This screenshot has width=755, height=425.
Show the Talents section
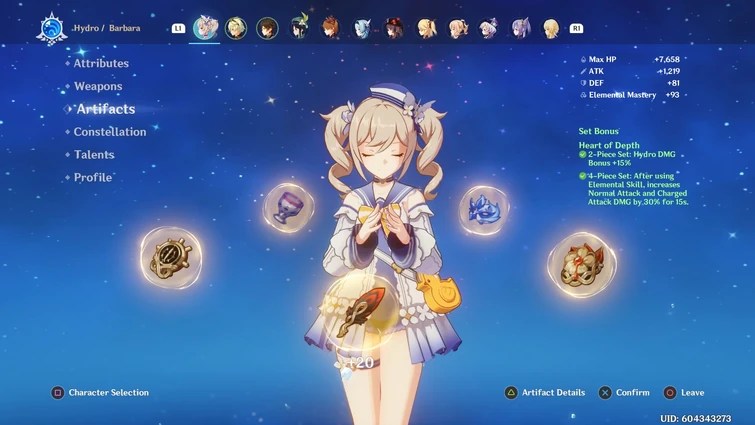click(94, 155)
